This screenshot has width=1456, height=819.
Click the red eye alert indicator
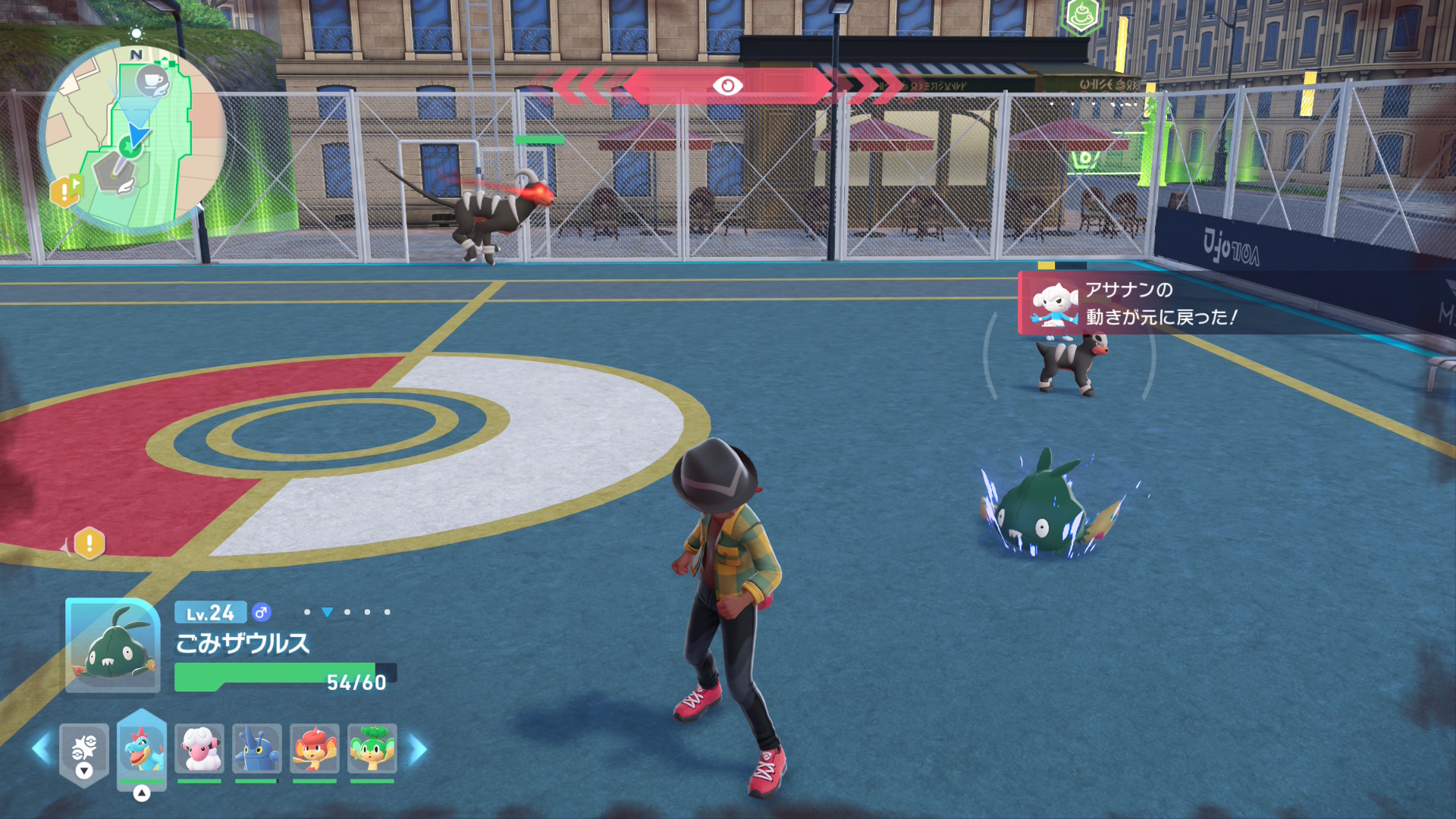pos(726,86)
